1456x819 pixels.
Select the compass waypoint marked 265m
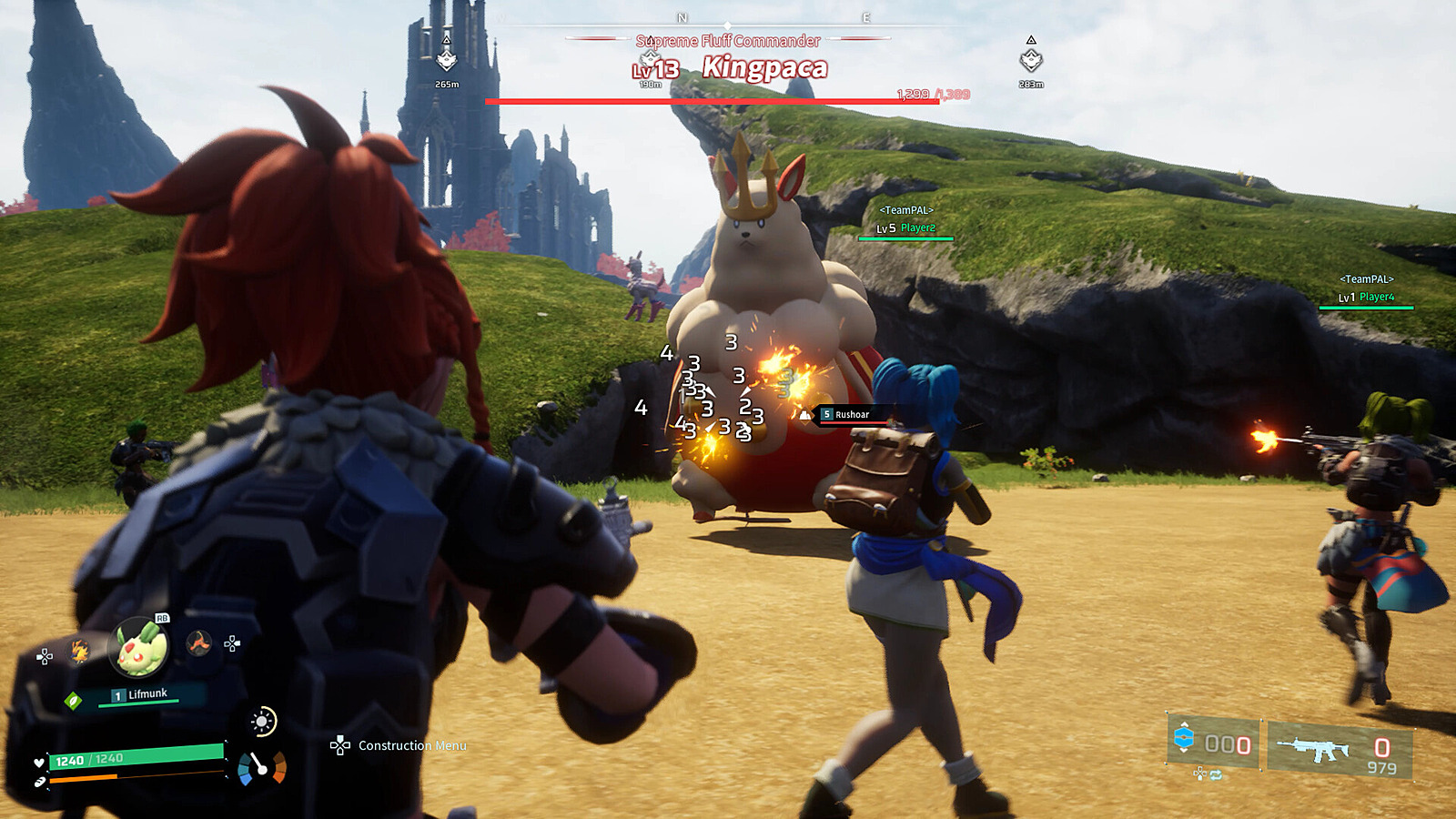coord(446,61)
